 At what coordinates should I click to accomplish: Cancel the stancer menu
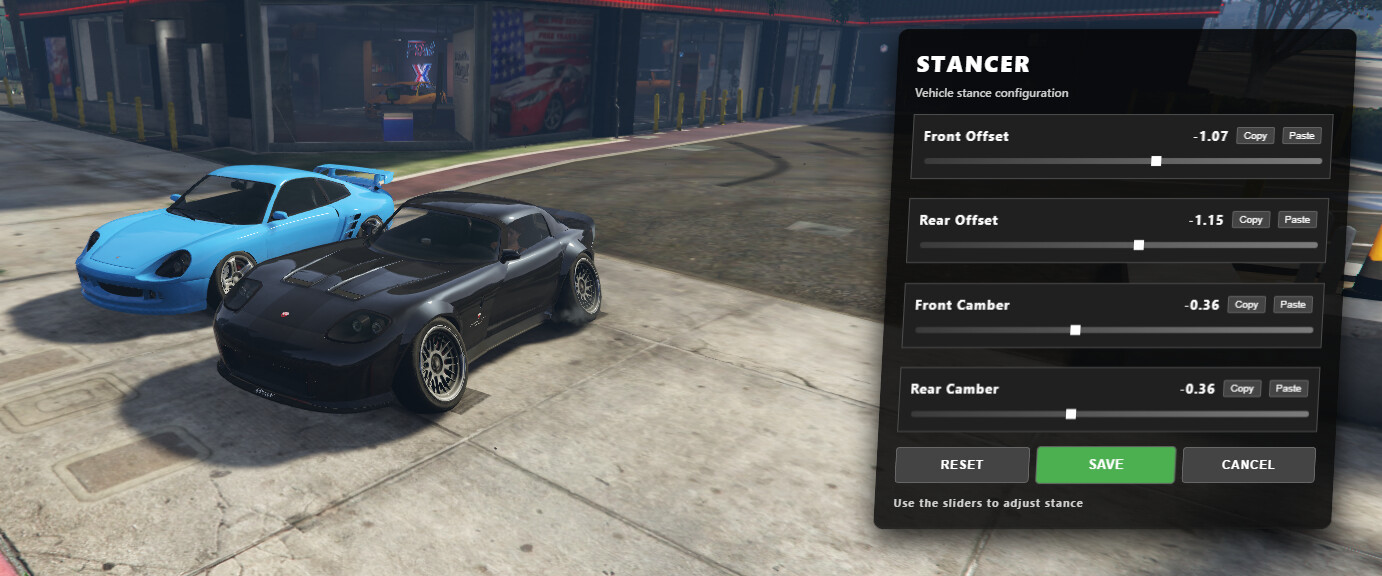tap(1248, 465)
